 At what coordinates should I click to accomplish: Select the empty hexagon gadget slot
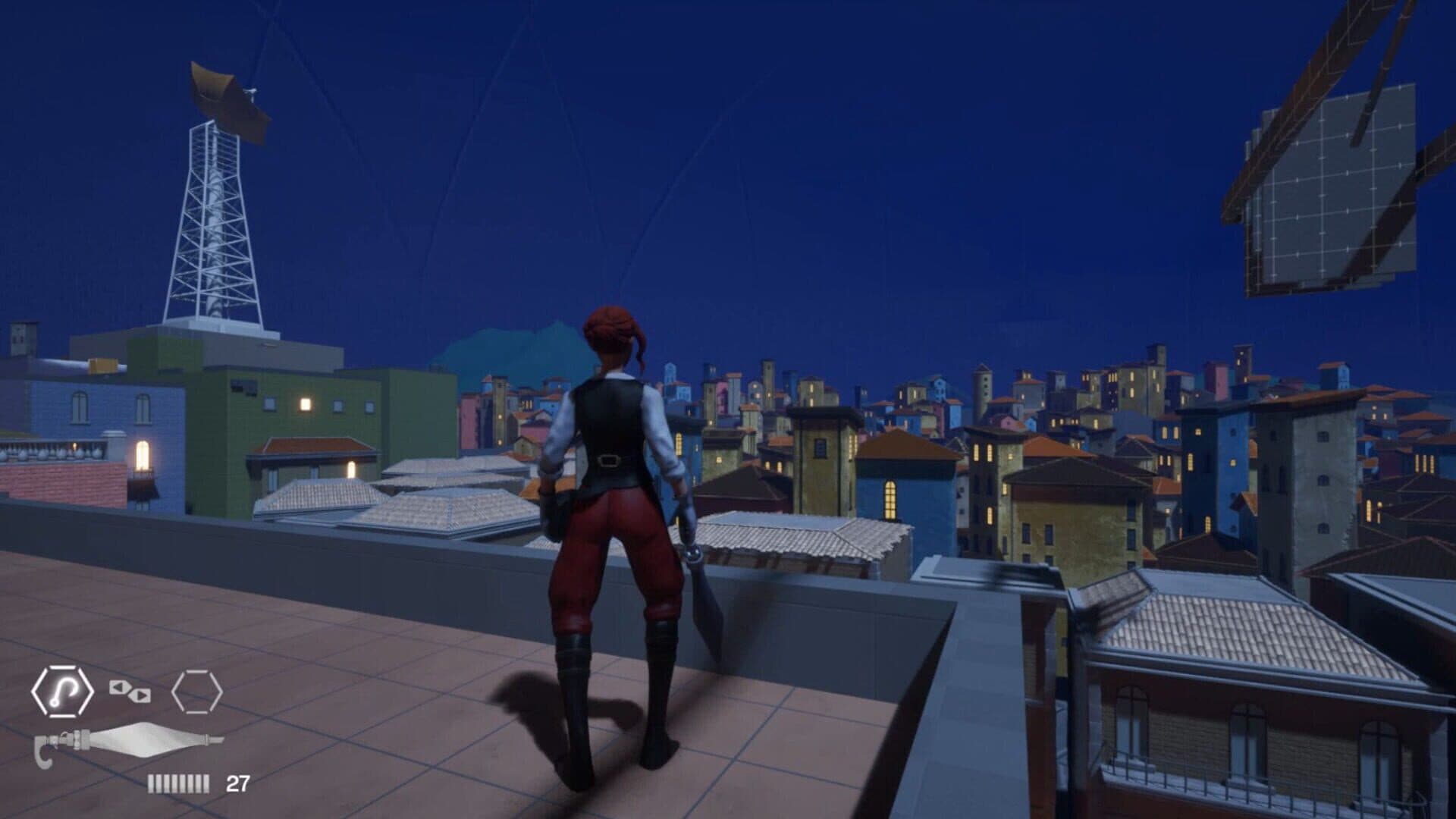(x=196, y=692)
